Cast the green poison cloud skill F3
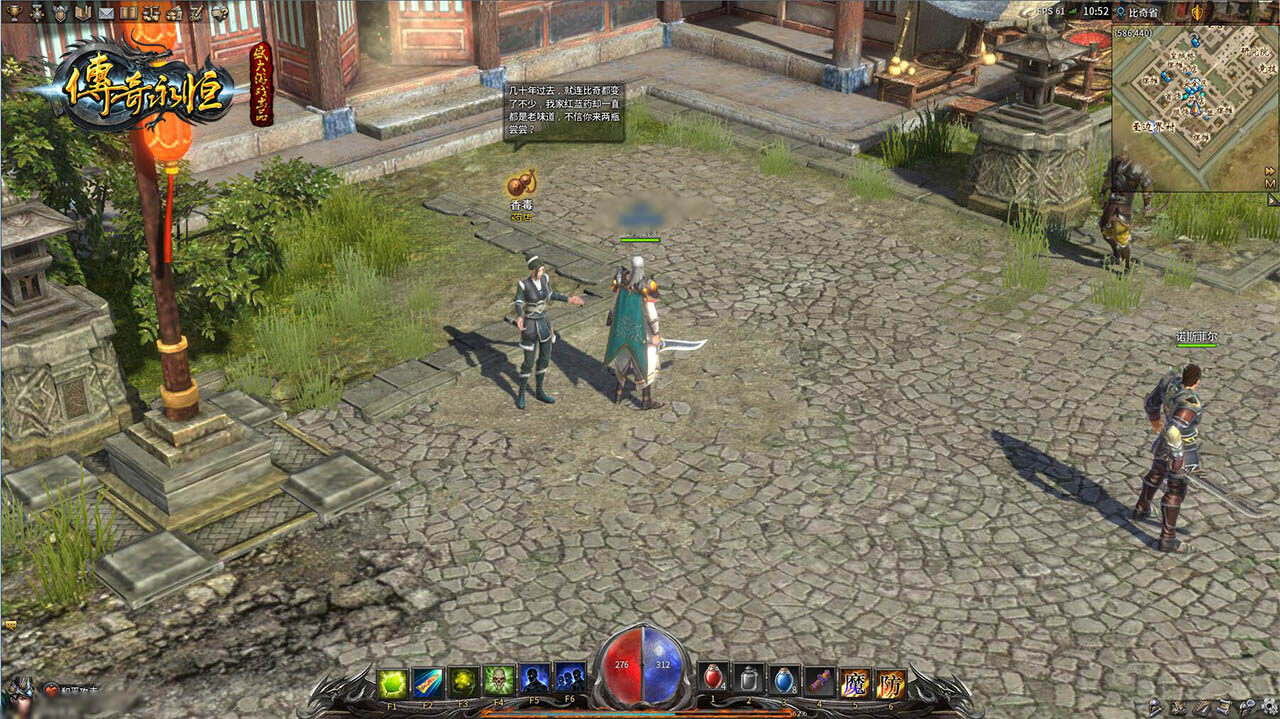This screenshot has width=1280, height=719. (x=463, y=681)
